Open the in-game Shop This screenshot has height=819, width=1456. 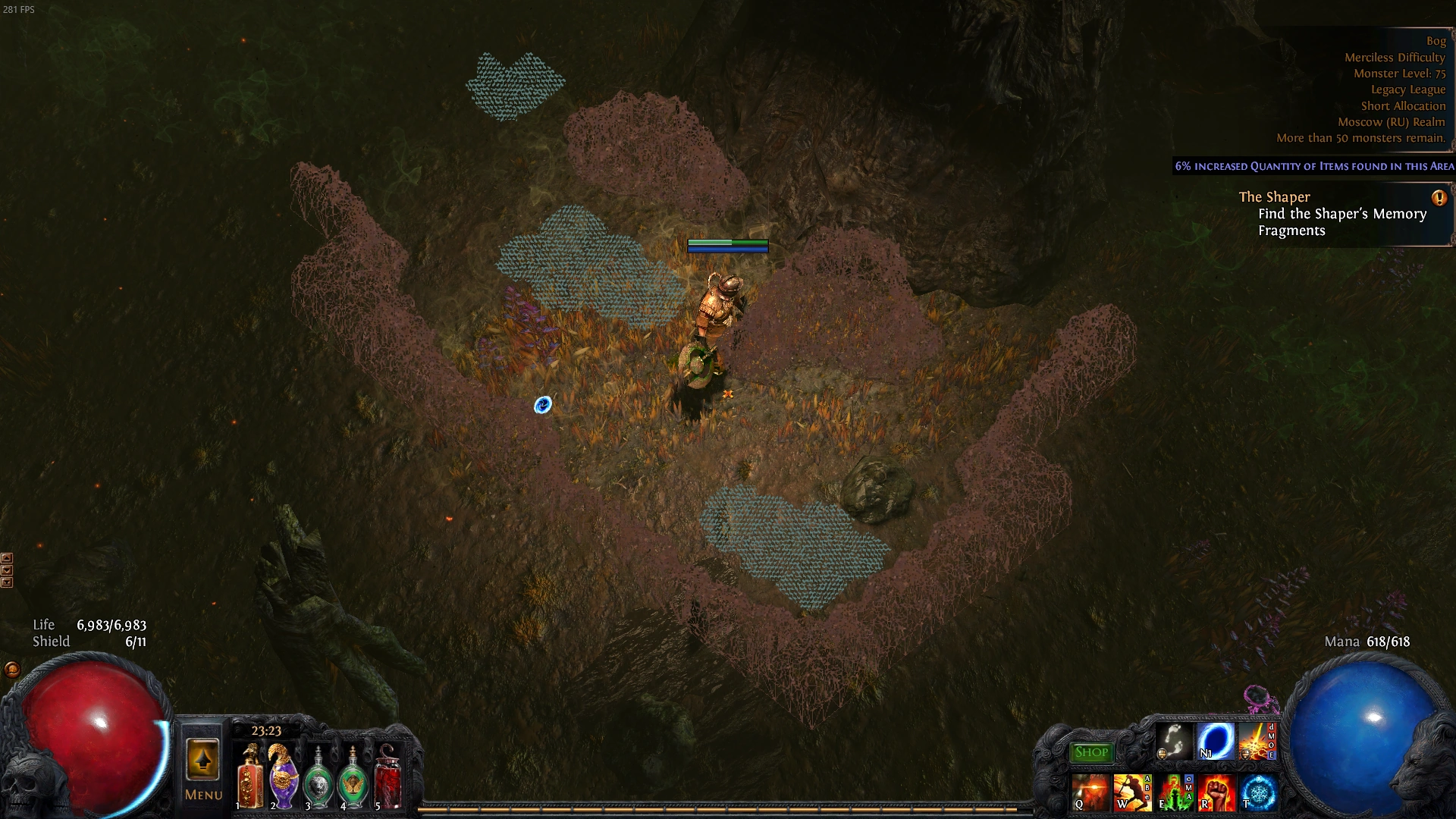click(1092, 752)
